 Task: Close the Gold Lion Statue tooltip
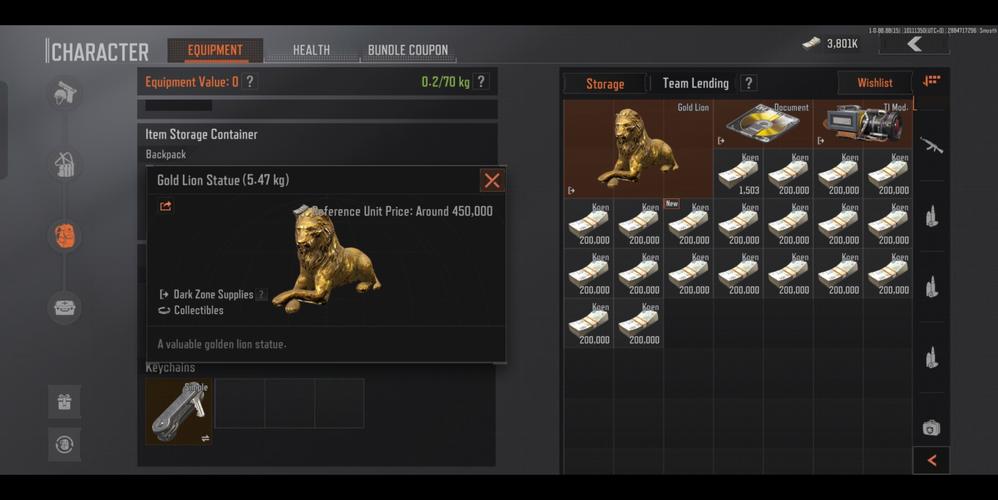click(491, 180)
